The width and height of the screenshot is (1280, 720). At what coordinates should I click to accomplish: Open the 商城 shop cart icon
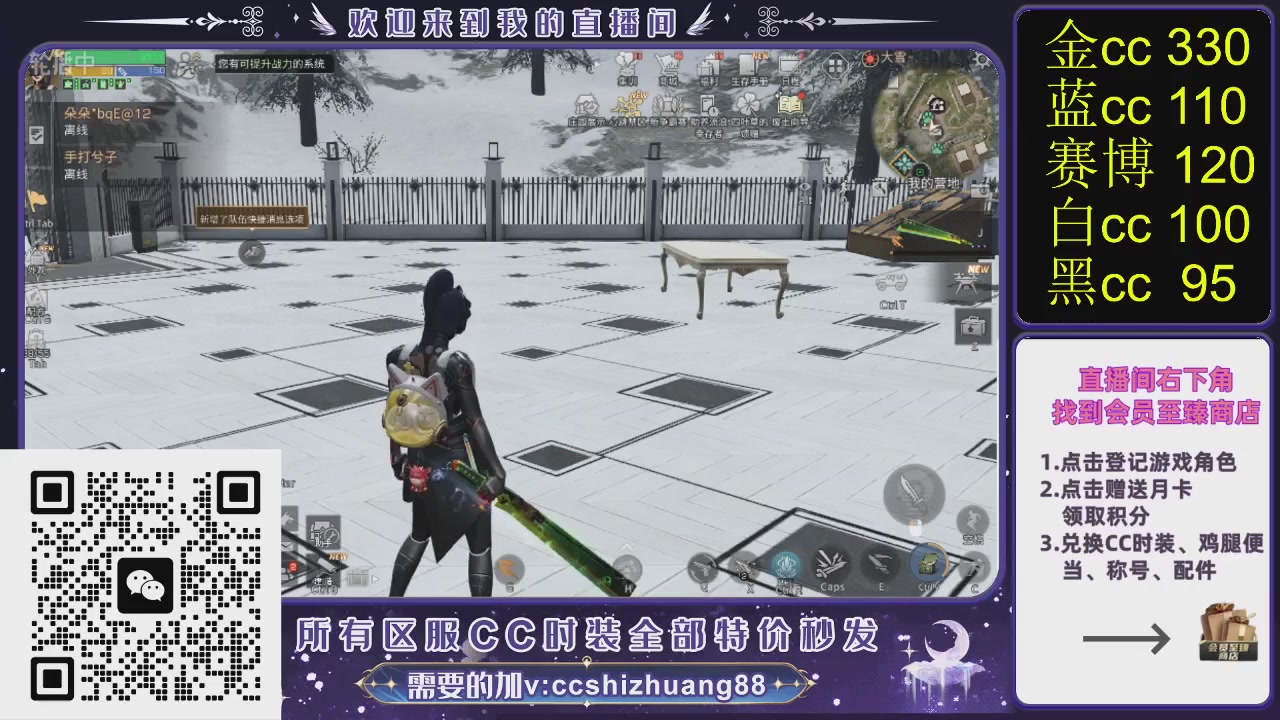669,65
